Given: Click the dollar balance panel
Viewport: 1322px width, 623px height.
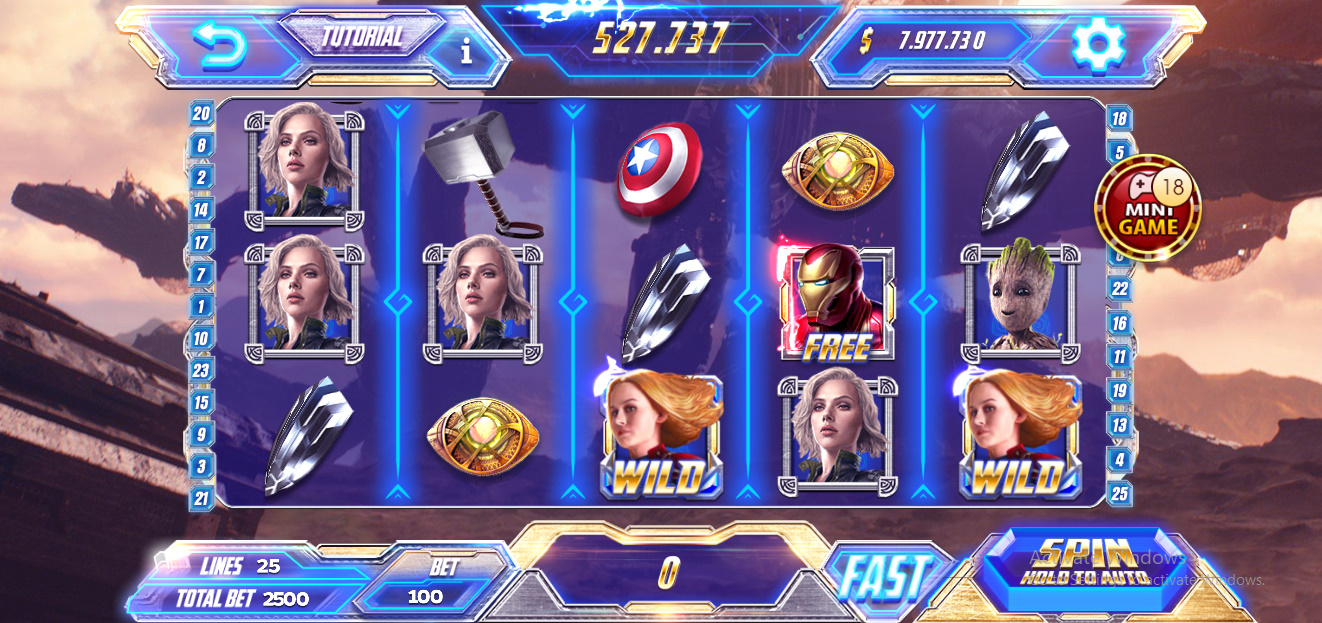Looking at the screenshot, I should coord(930,41).
